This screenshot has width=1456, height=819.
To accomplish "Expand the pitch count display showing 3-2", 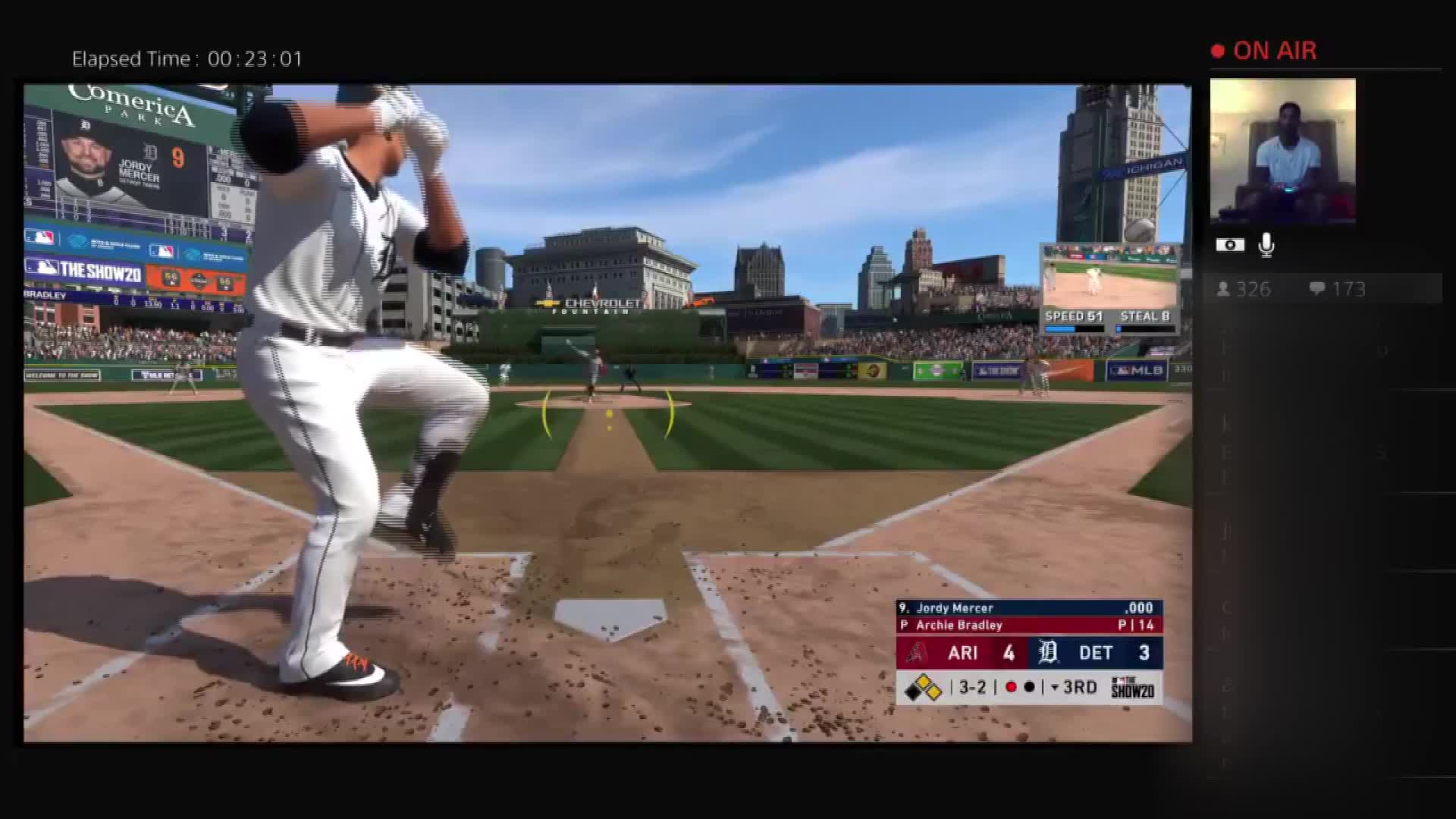I will pyautogui.click(x=973, y=687).
